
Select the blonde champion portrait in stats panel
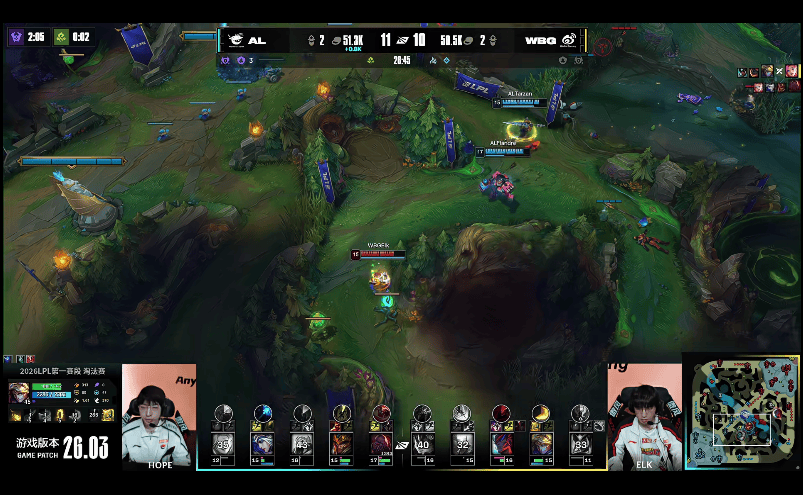pyautogui.click(x=18, y=392)
